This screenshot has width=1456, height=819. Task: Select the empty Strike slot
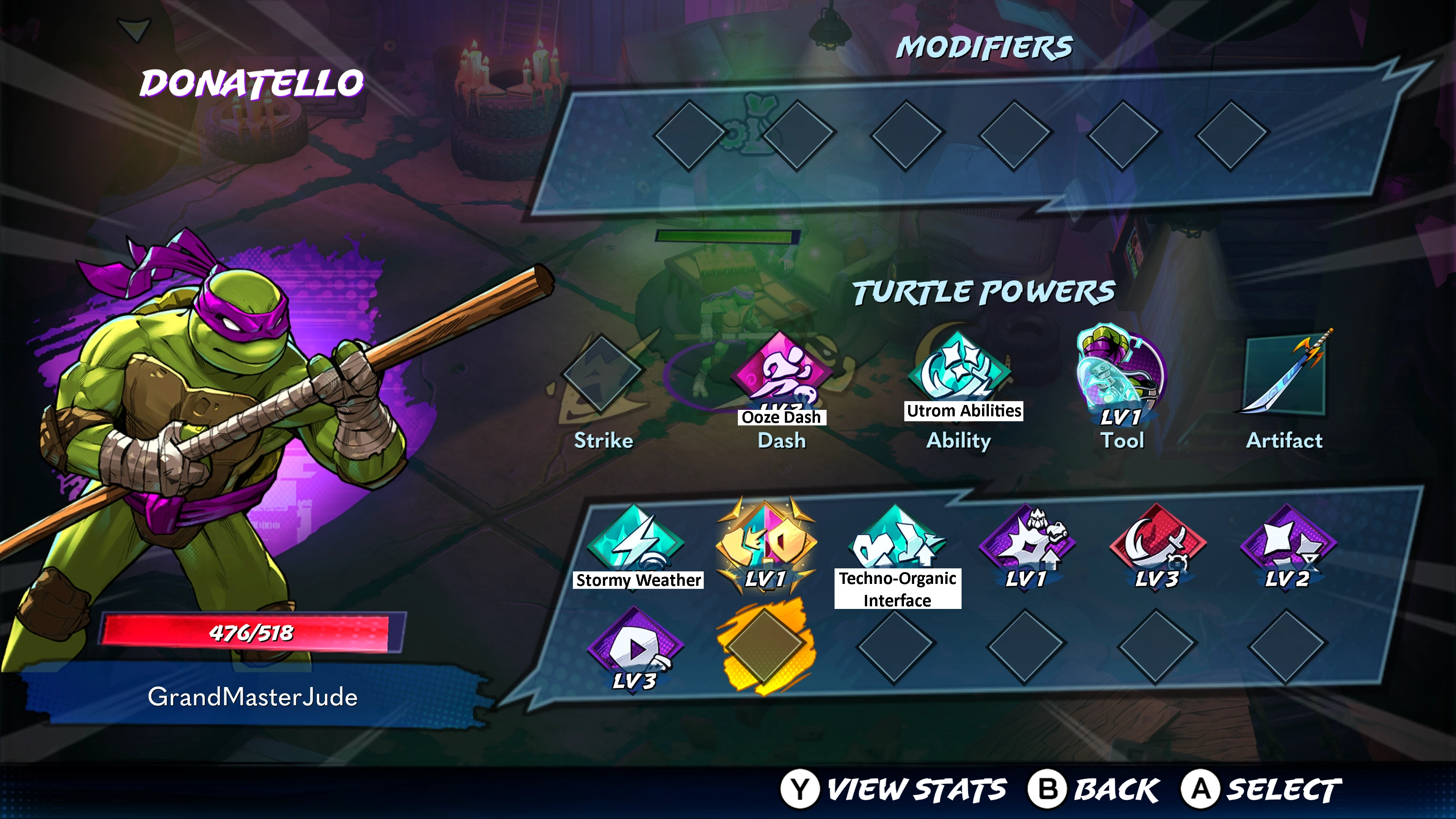tap(602, 373)
